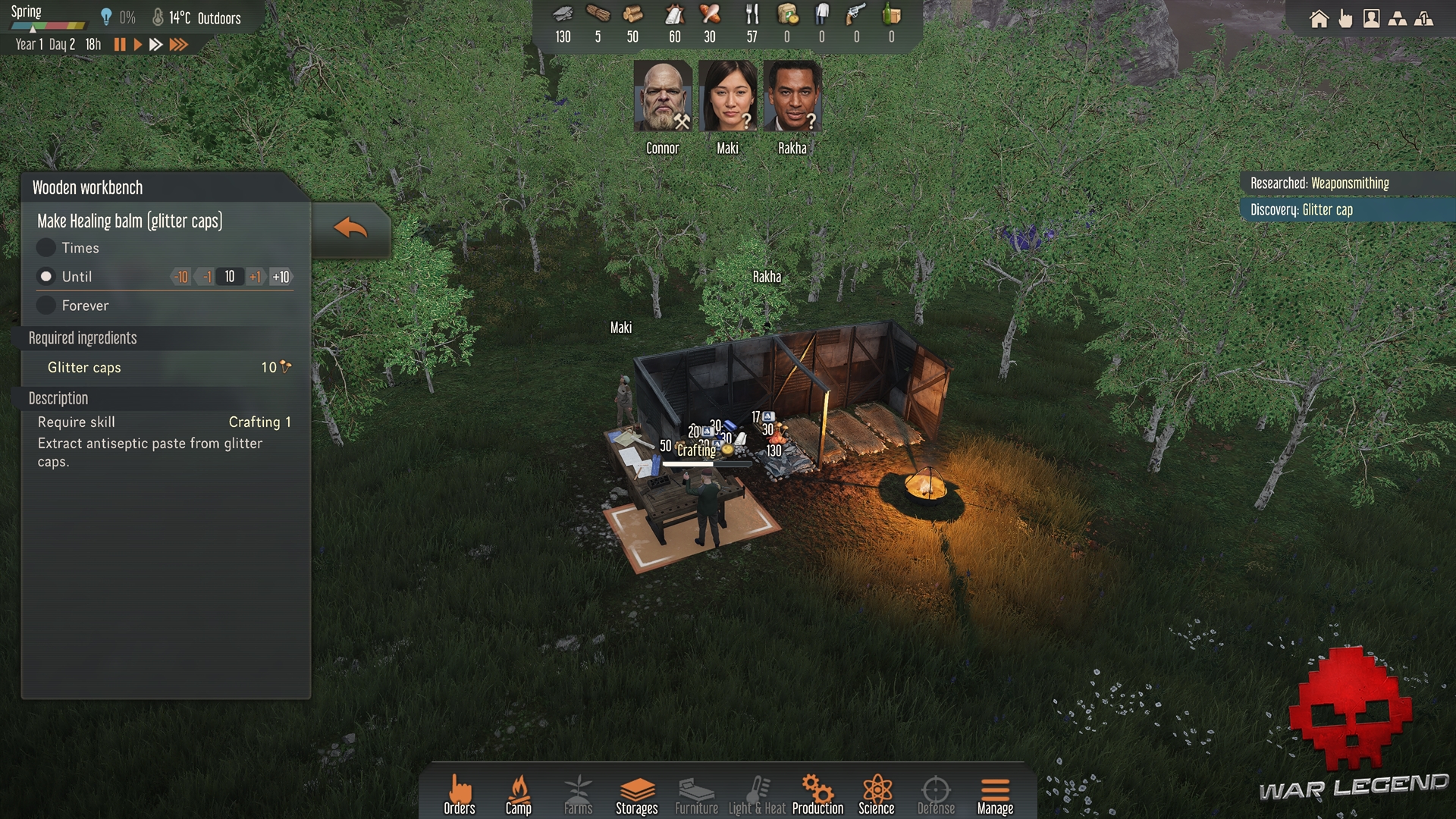The height and width of the screenshot is (819, 1456).
Task: Select Rakha's portrait
Action: tap(792, 97)
